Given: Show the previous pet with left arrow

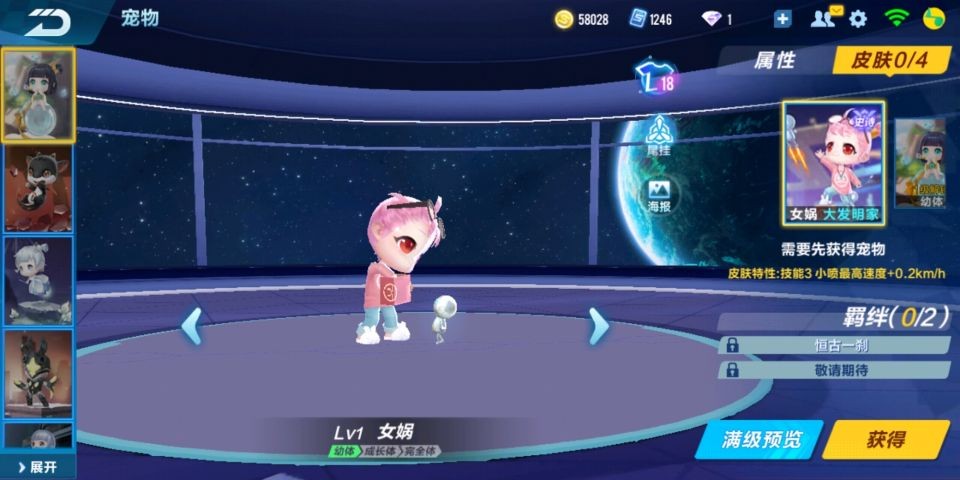Looking at the screenshot, I should click(x=191, y=325).
